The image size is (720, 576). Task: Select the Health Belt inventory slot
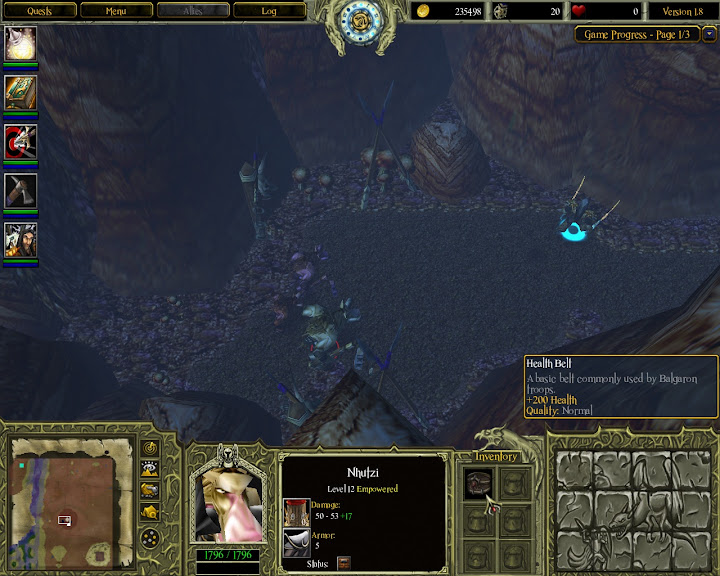coord(480,482)
